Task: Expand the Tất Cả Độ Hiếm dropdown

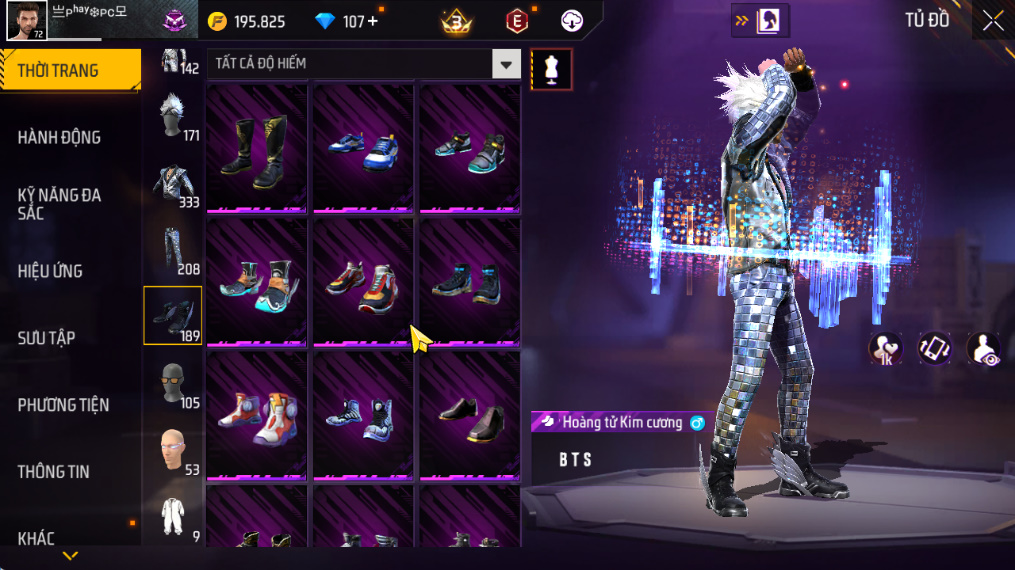Action: click(x=506, y=64)
